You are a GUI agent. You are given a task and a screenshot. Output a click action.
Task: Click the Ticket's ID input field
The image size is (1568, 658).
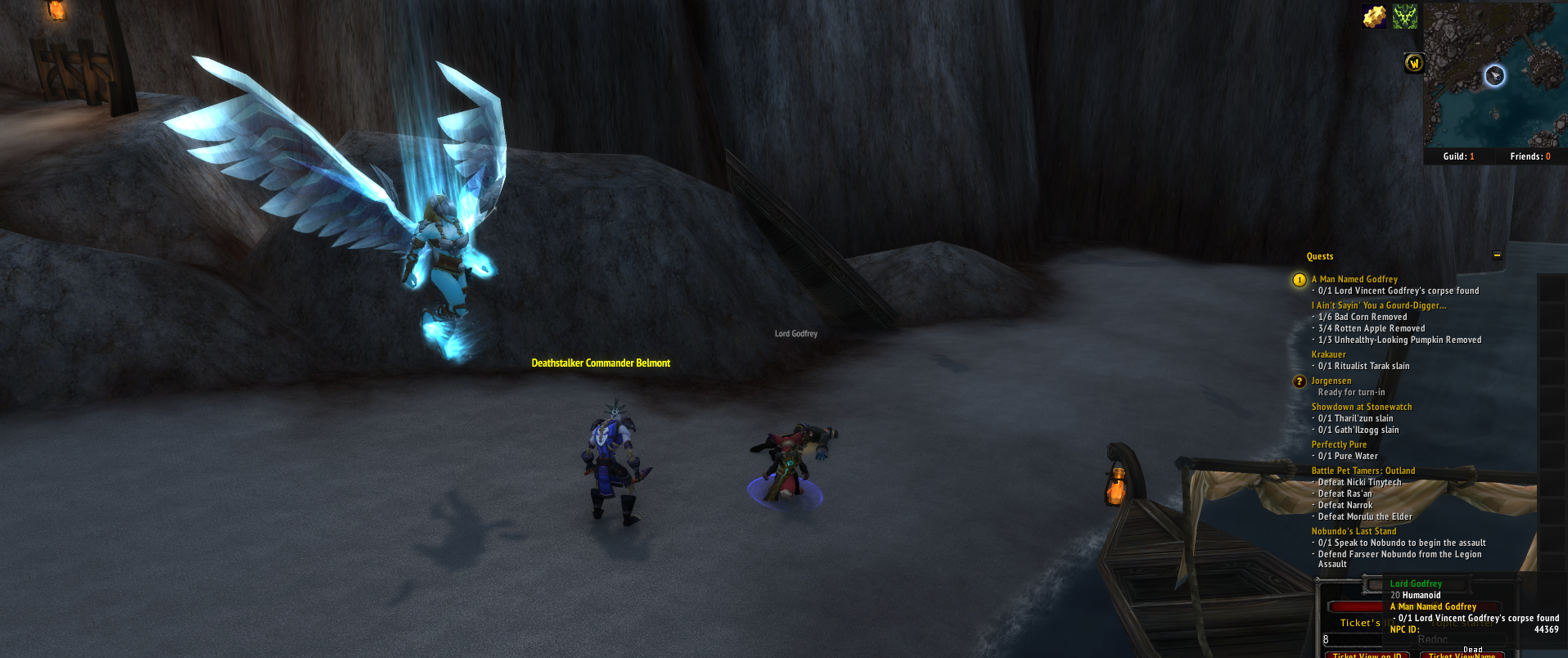tap(1352, 639)
